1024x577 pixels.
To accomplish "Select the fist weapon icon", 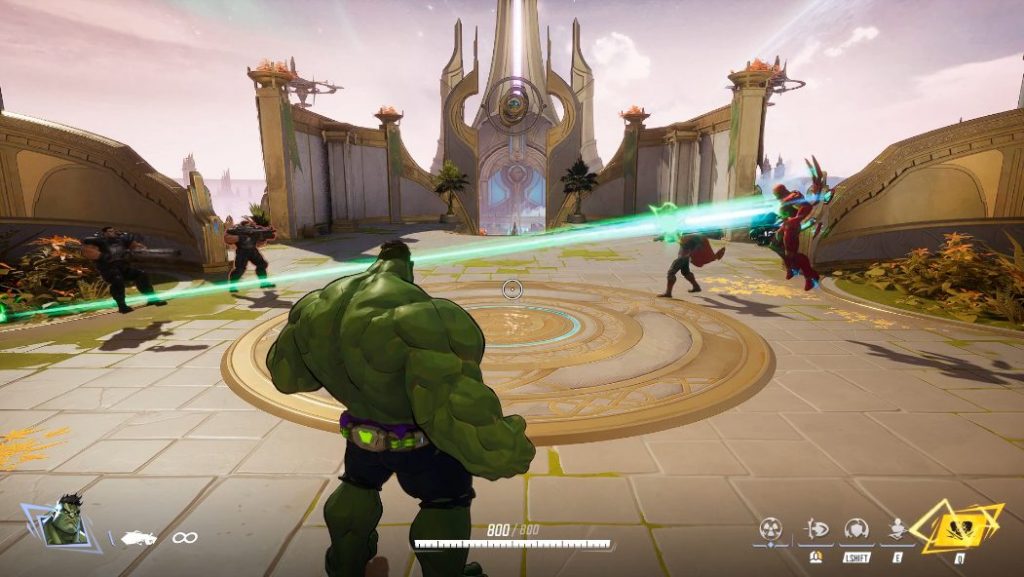I will [138, 538].
